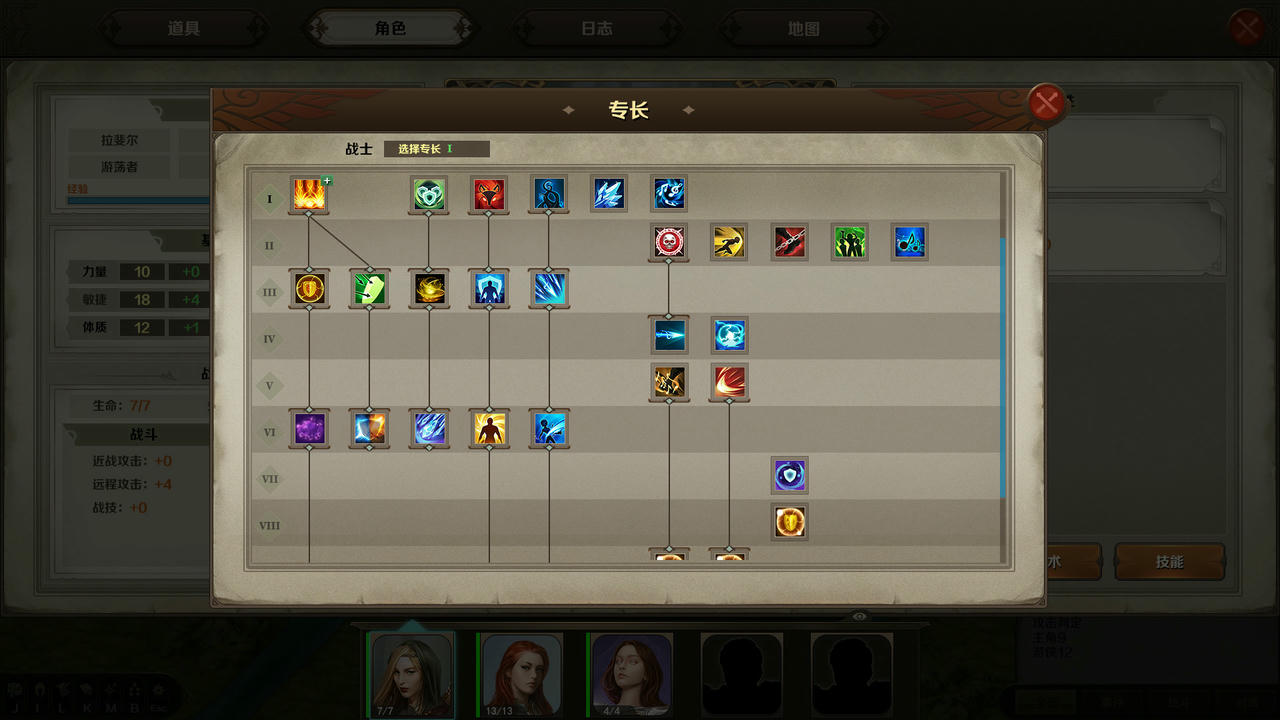Choose the red skull target talent
The width and height of the screenshot is (1280, 720).
click(x=669, y=241)
